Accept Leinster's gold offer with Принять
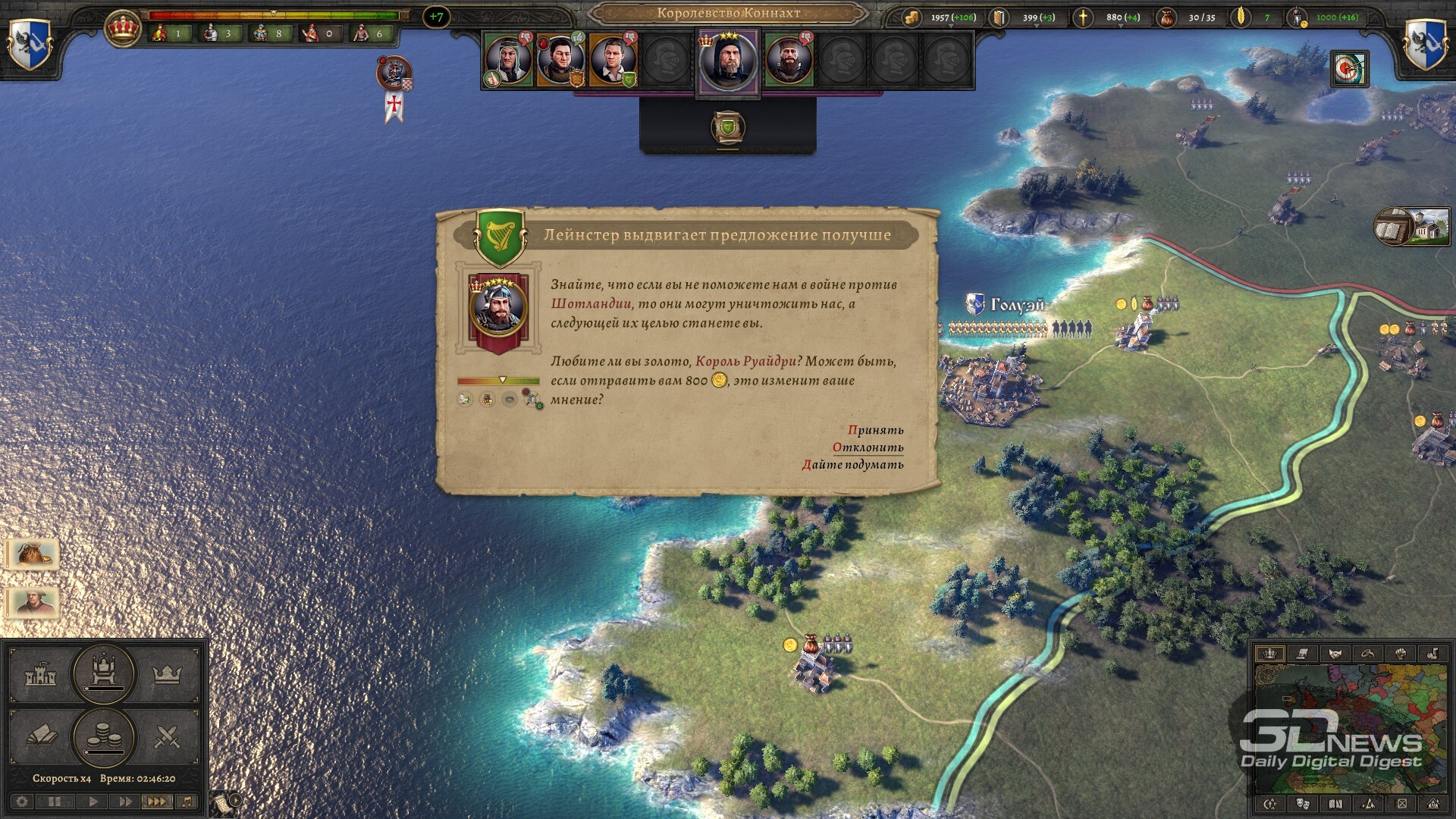1456x819 pixels. point(876,430)
